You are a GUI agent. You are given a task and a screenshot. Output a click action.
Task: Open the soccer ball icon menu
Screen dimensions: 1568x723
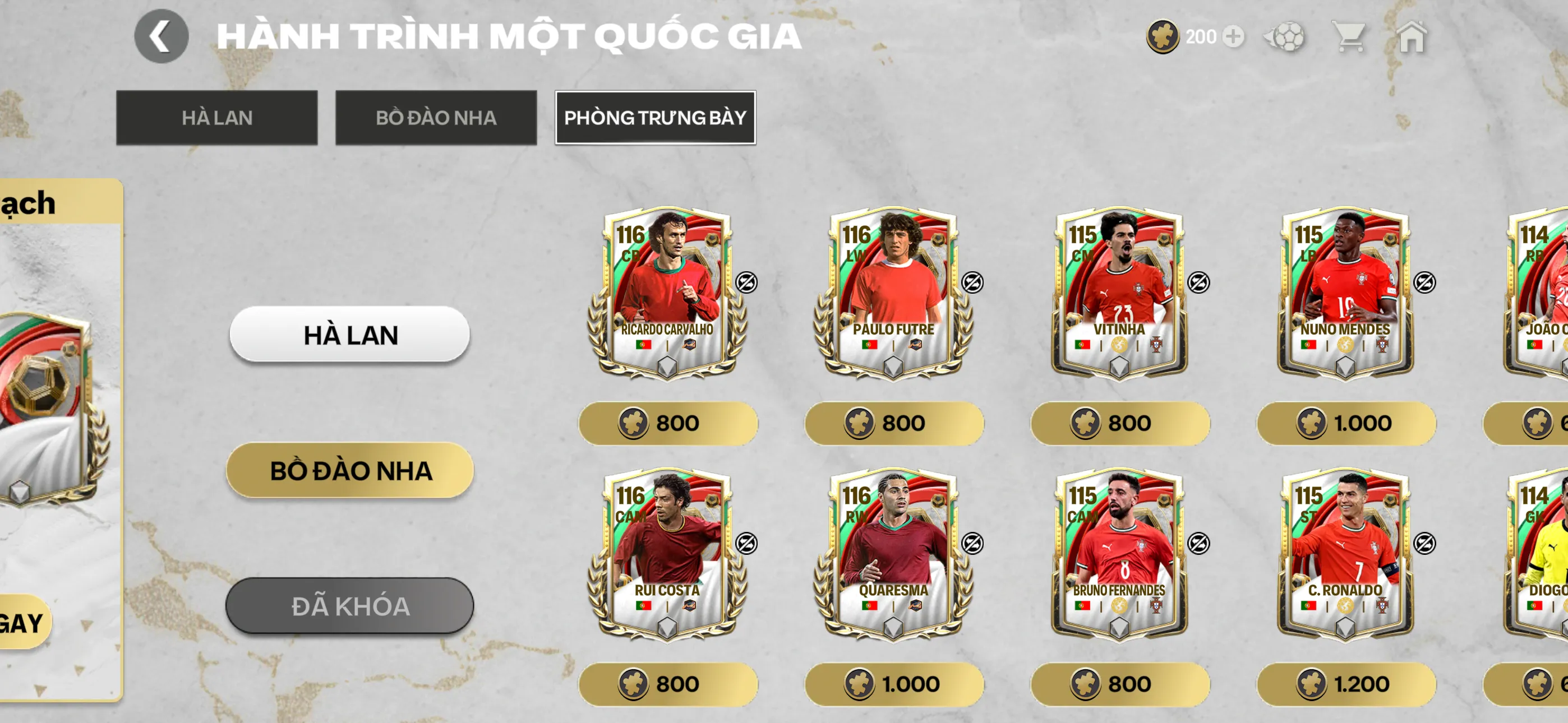pyautogui.click(x=1284, y=37)
